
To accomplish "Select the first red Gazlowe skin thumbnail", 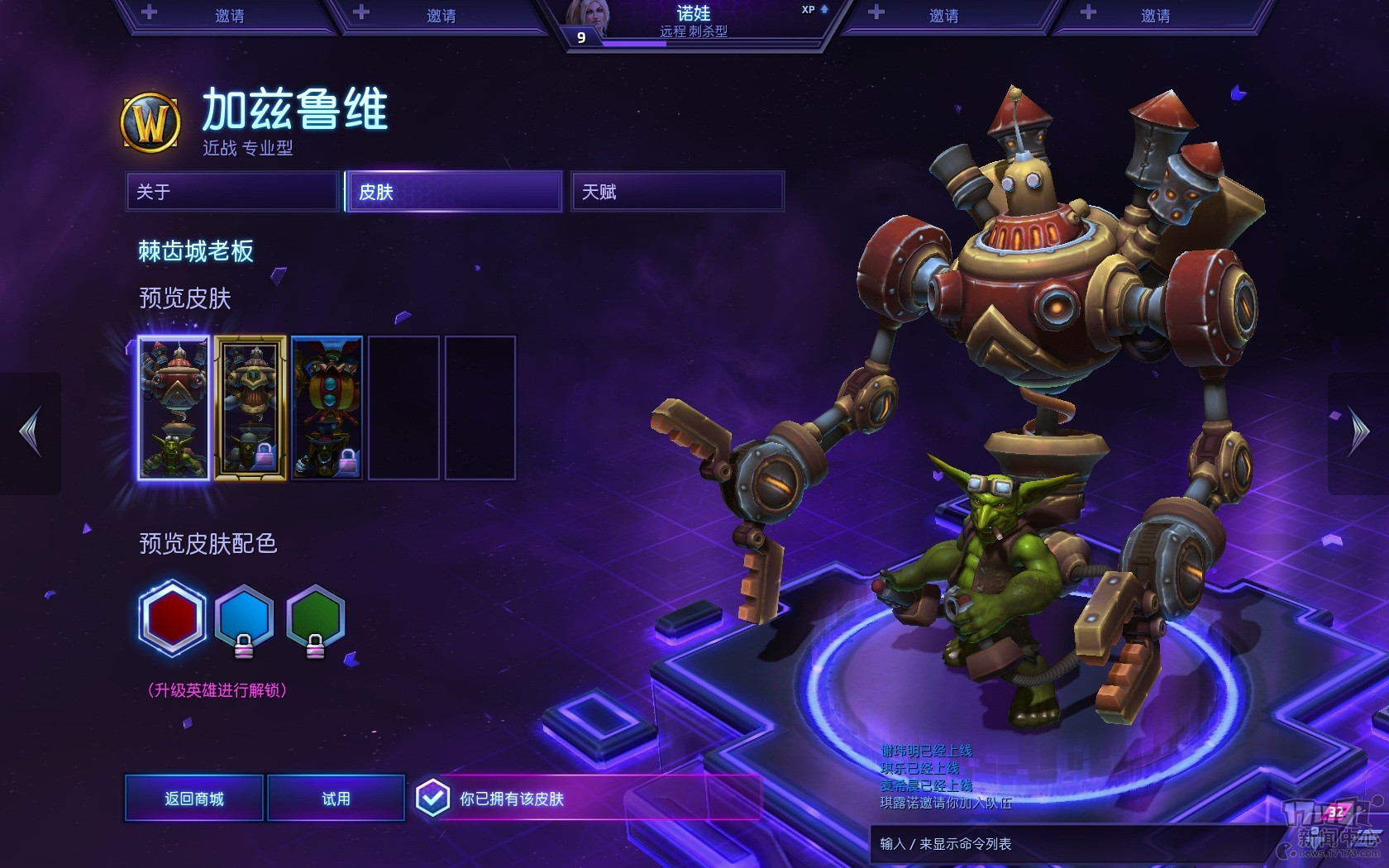I will (x=174, y=408).
